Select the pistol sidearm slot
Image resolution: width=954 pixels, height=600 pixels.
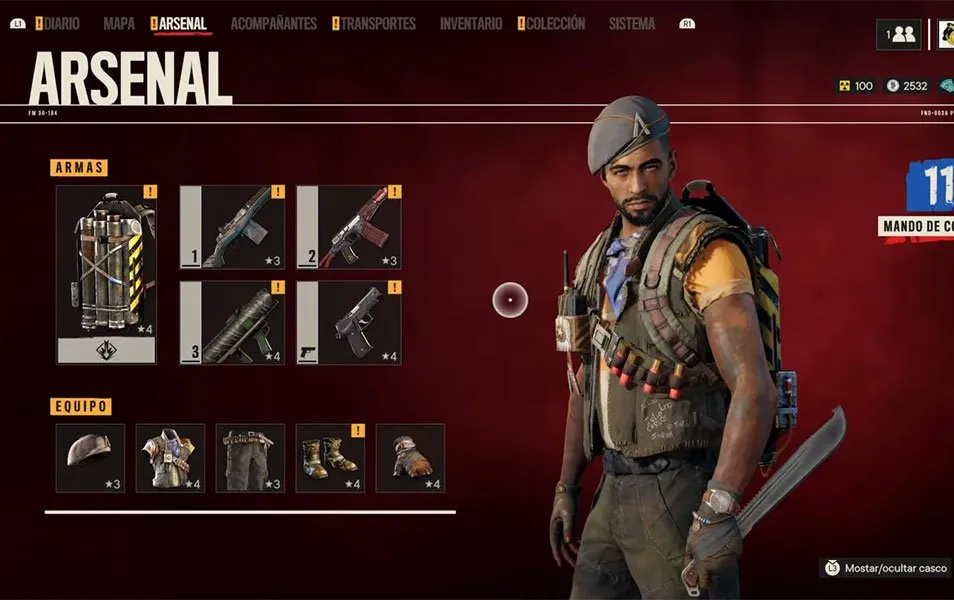(x=348, y=323)
